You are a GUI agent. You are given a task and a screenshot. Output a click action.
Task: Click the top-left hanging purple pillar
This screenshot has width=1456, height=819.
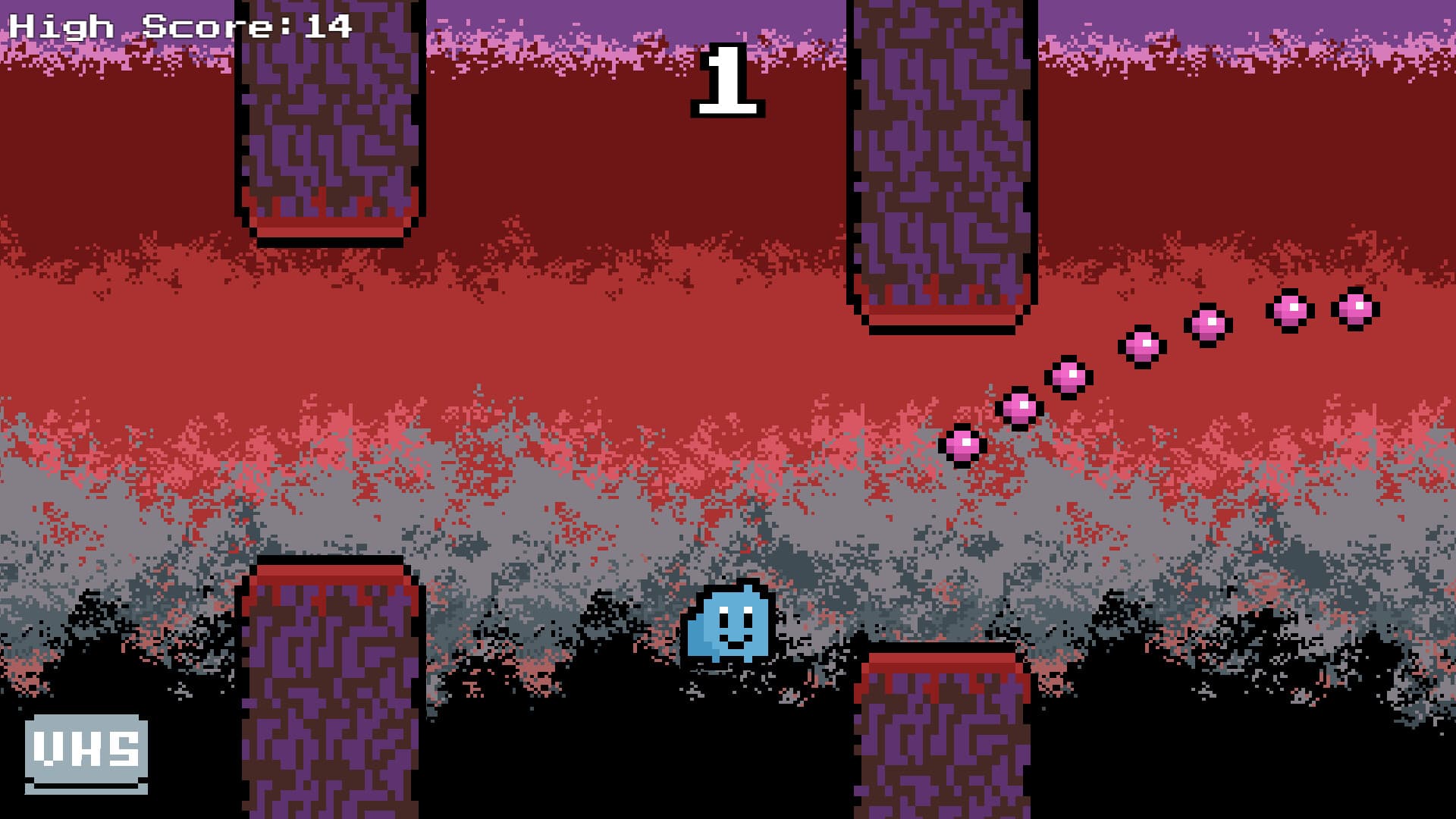click(x=330, y=114)
